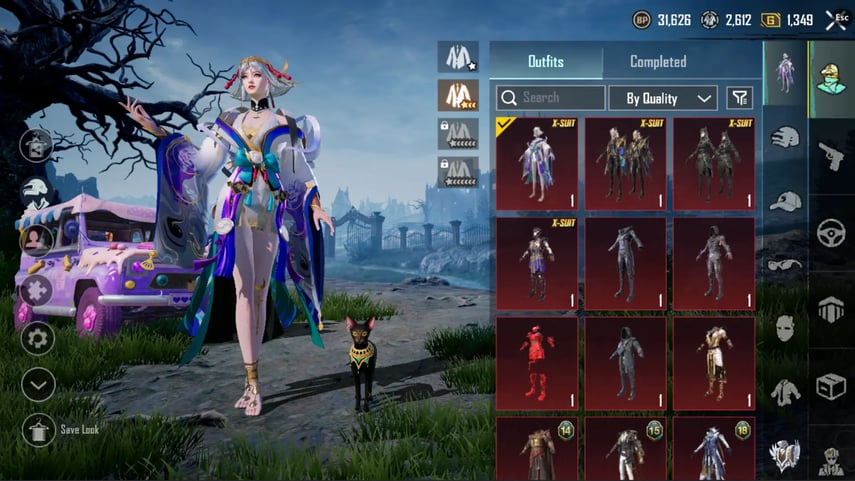Open the pistol weapon skins category
This screenshot has height=481, width=855.
tap(831, 155)
